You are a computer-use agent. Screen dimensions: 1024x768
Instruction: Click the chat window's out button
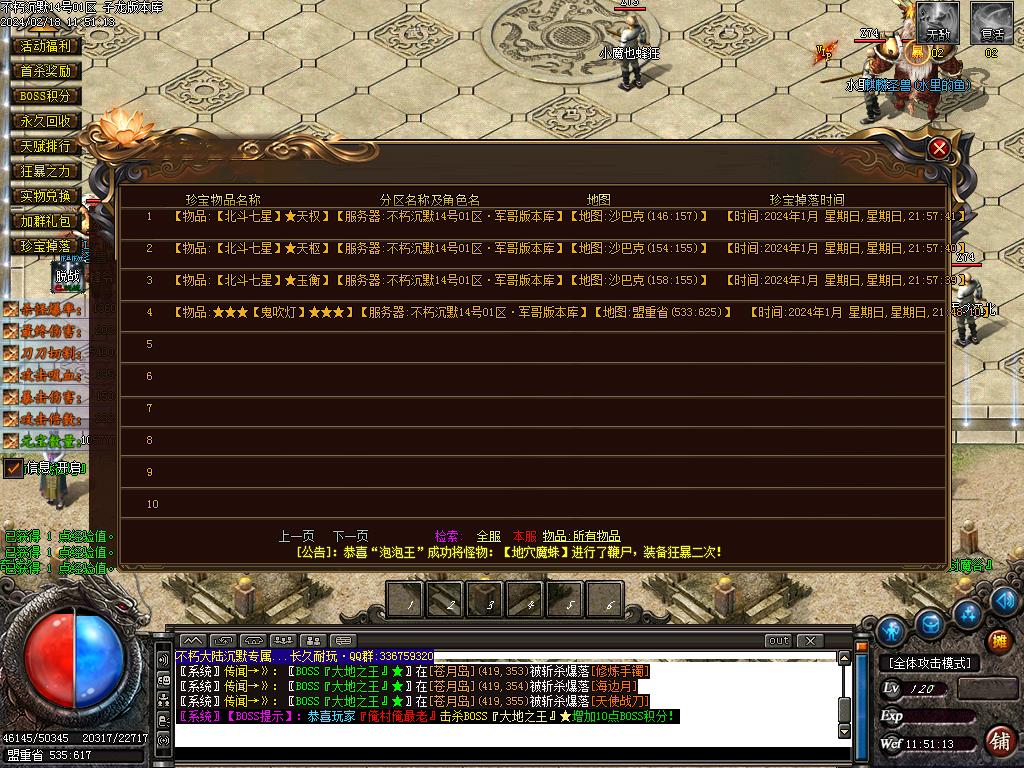tap(778, 640)
